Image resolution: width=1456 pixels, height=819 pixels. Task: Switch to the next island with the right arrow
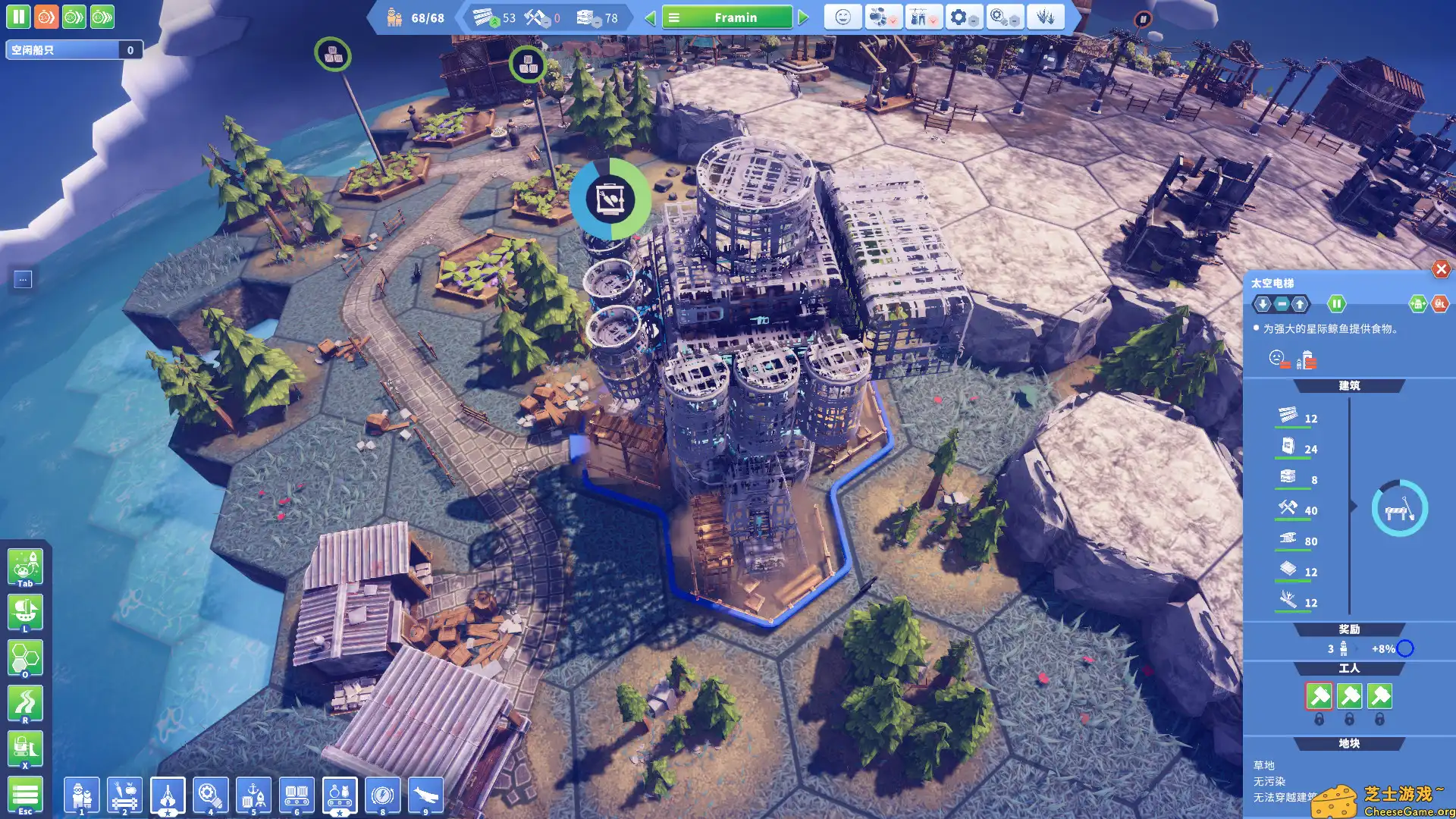pyautogui.click(x=804, y=17)
